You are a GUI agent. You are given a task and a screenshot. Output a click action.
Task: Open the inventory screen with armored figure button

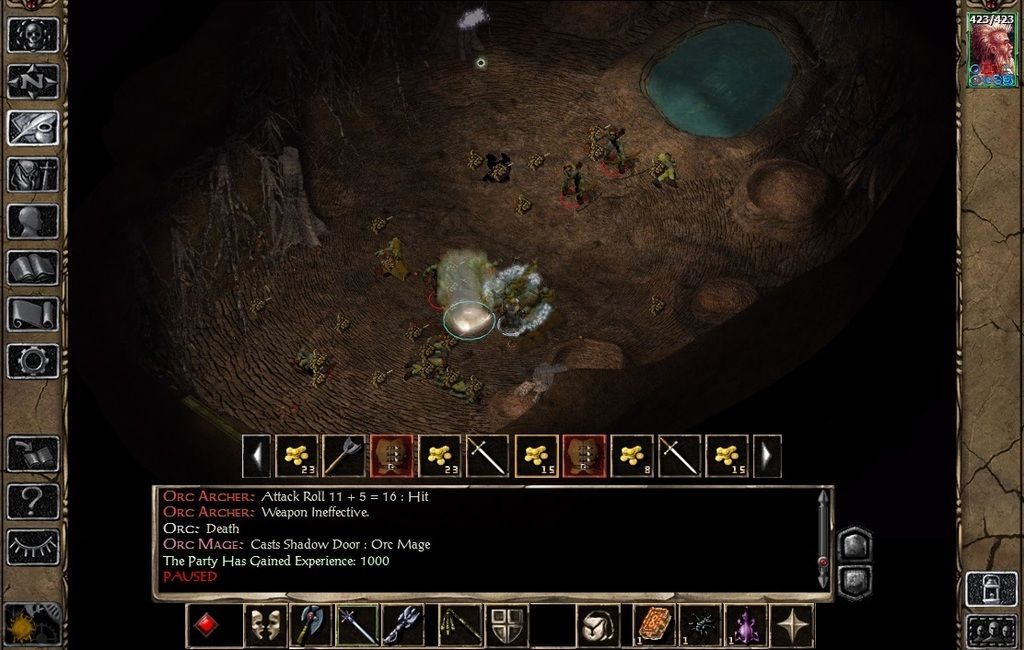pyautogui.click(x=33, y=174)
